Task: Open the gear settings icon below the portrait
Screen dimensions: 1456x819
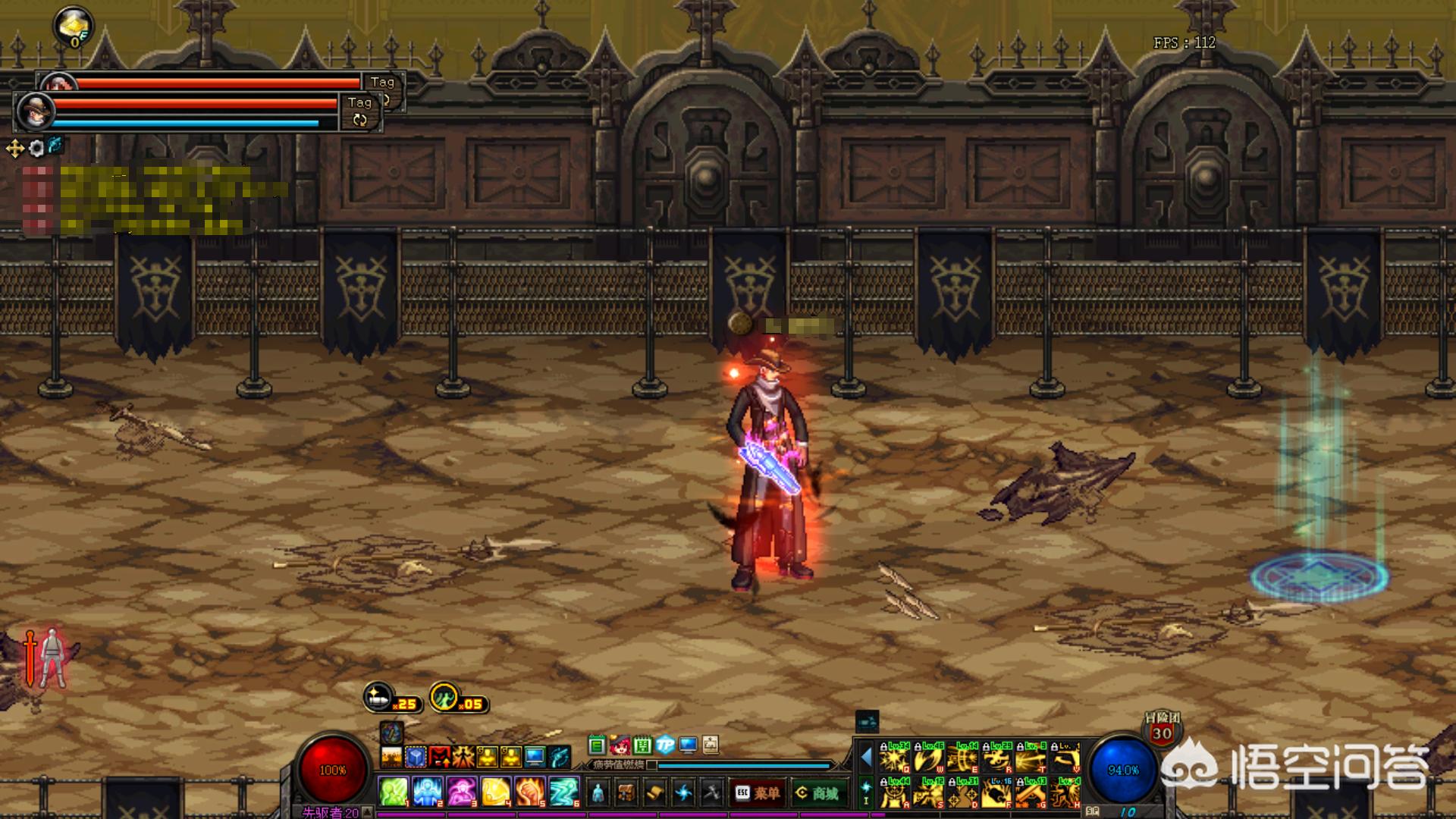Action: coord(36,148)
